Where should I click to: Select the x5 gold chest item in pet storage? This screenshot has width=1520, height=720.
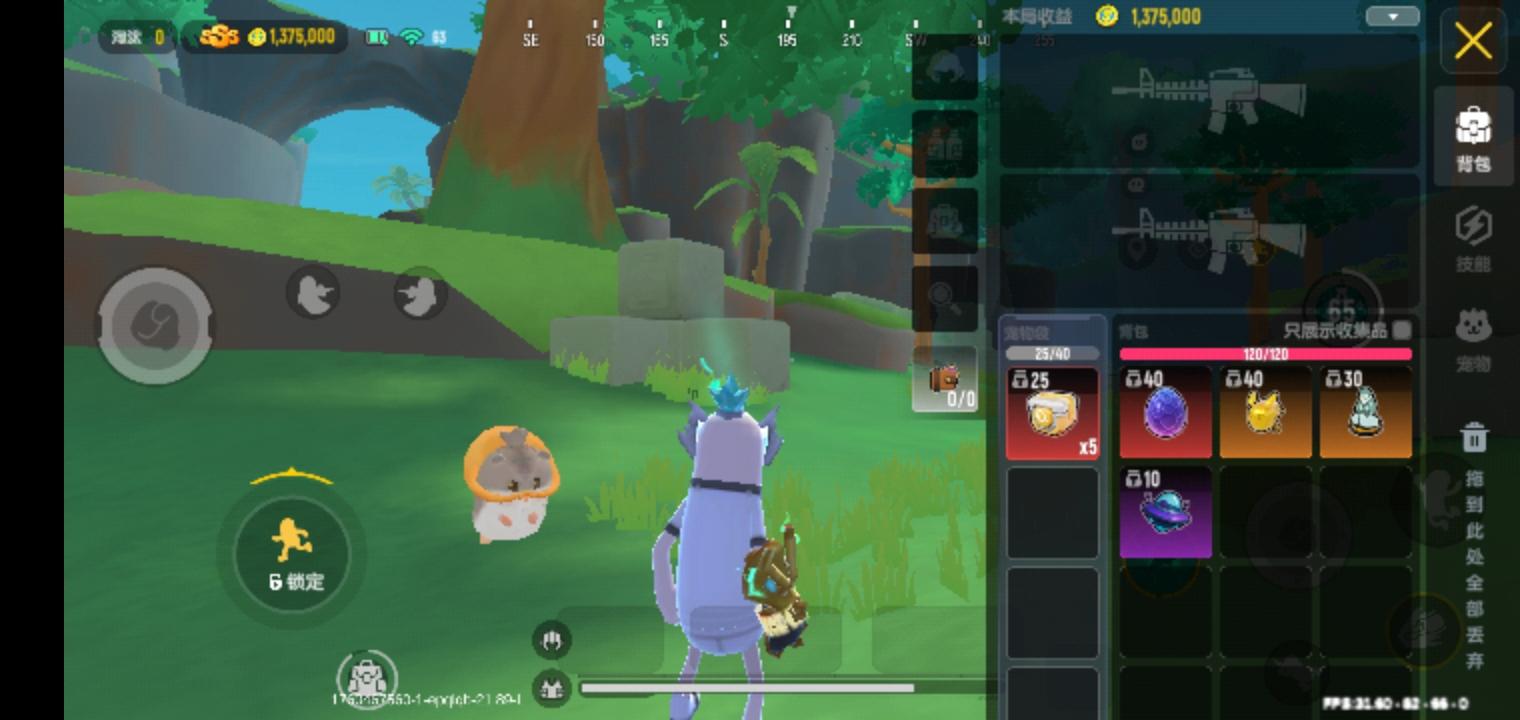tap(1053, 413)
